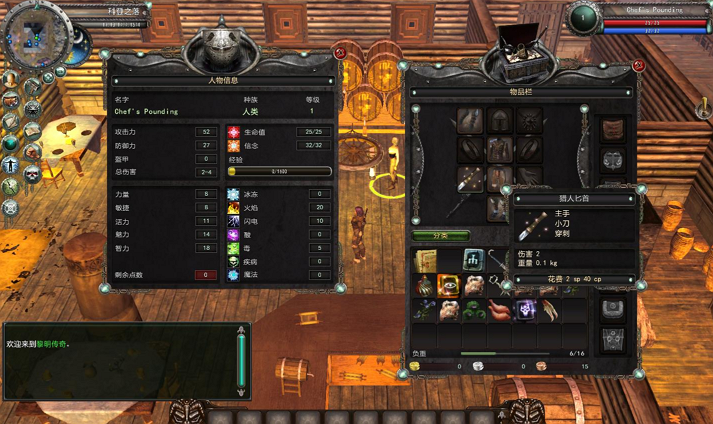Click the player portrait orb
The width and height of the screenshot is (713, 424).
pos(582,17)
